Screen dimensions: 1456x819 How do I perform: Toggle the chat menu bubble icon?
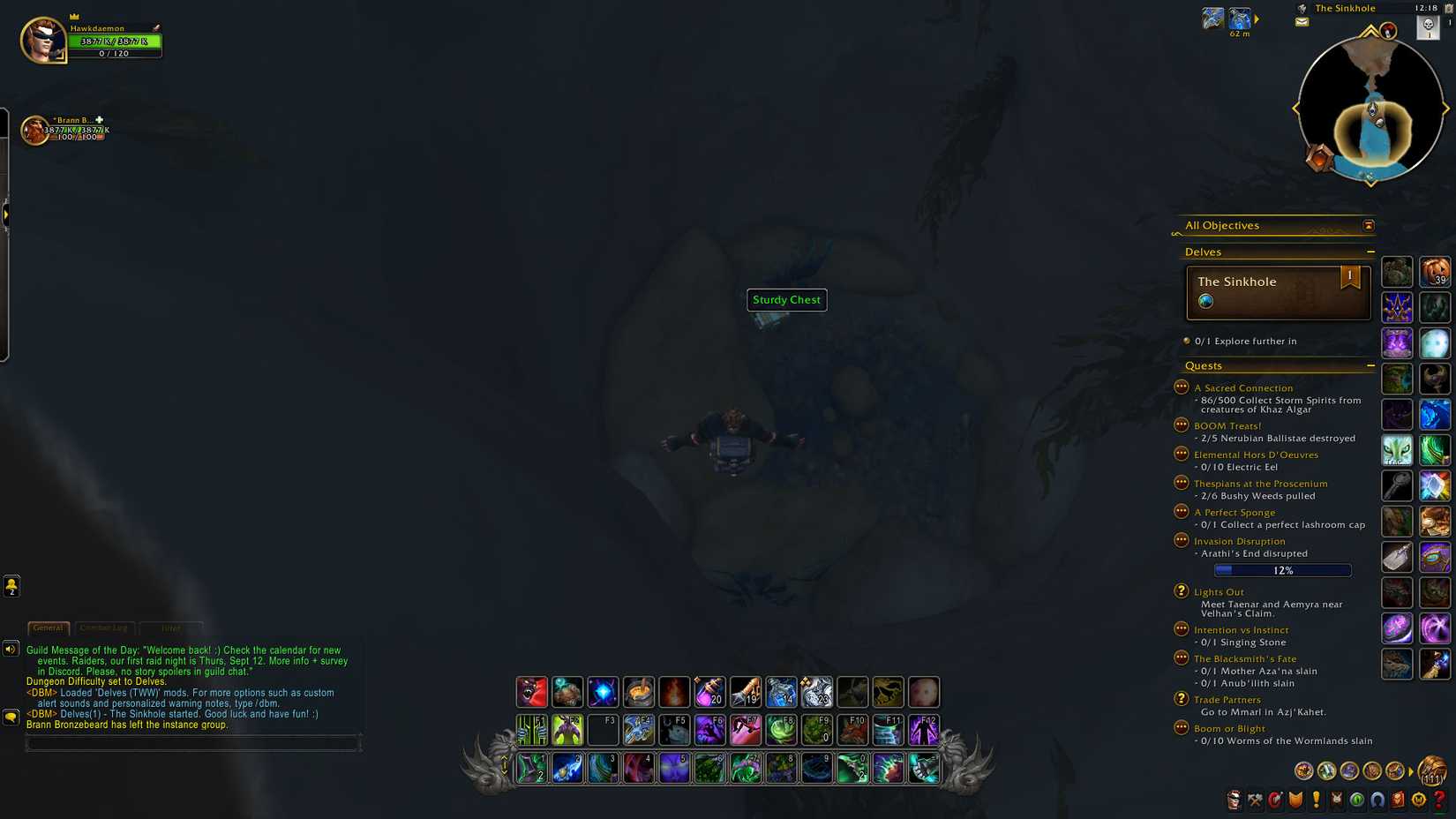[x=11, y=717]
